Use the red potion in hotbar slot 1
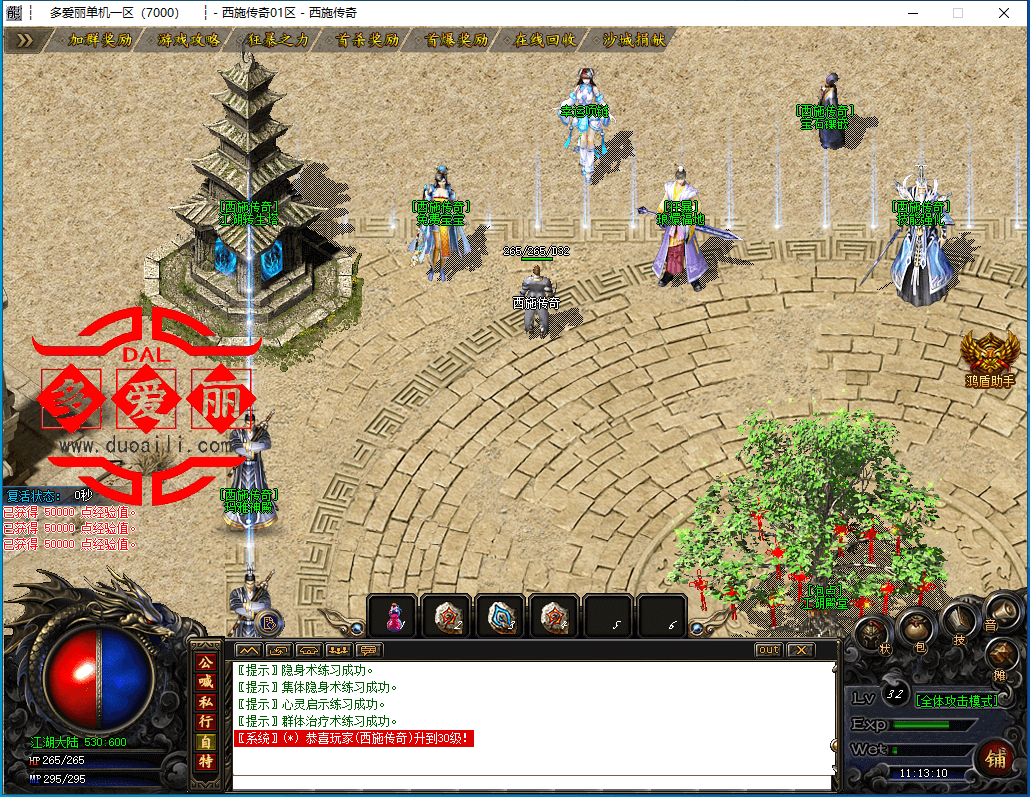Image resolution: width=1030 pixels, height=797 pixels. (x=393, y=617)
